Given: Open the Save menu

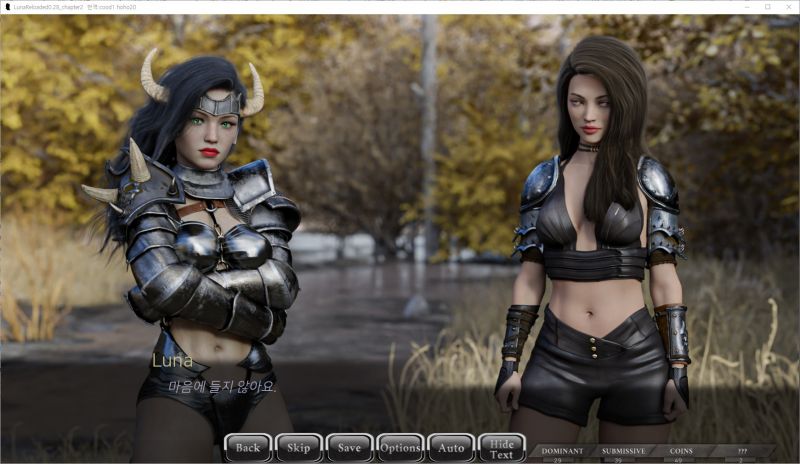Looking at the screenshot, I should (x=349, y=448).
